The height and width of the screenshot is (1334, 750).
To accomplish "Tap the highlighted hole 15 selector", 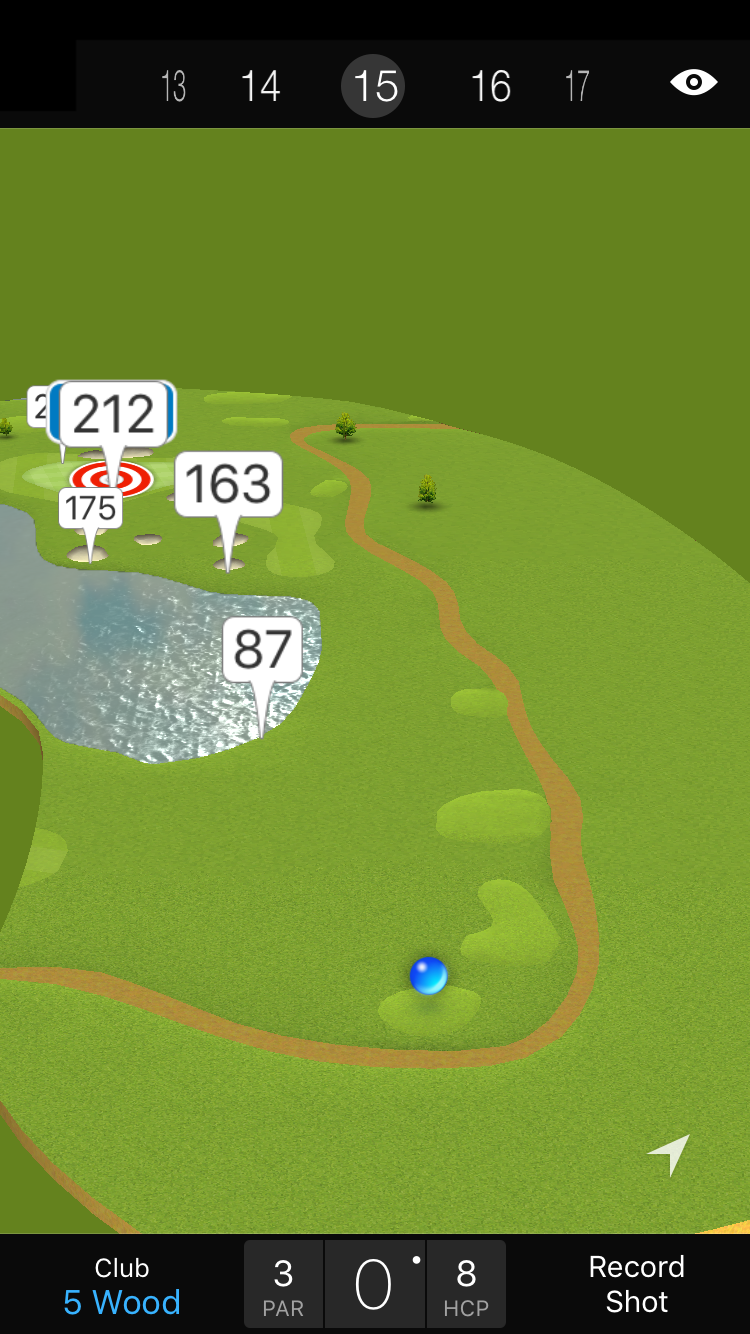I will pos(376,86).
